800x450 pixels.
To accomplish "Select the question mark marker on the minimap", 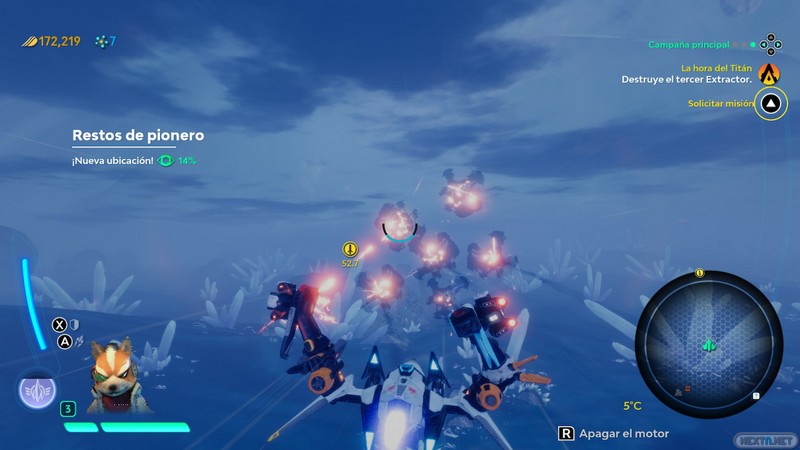I will point(757,396).
